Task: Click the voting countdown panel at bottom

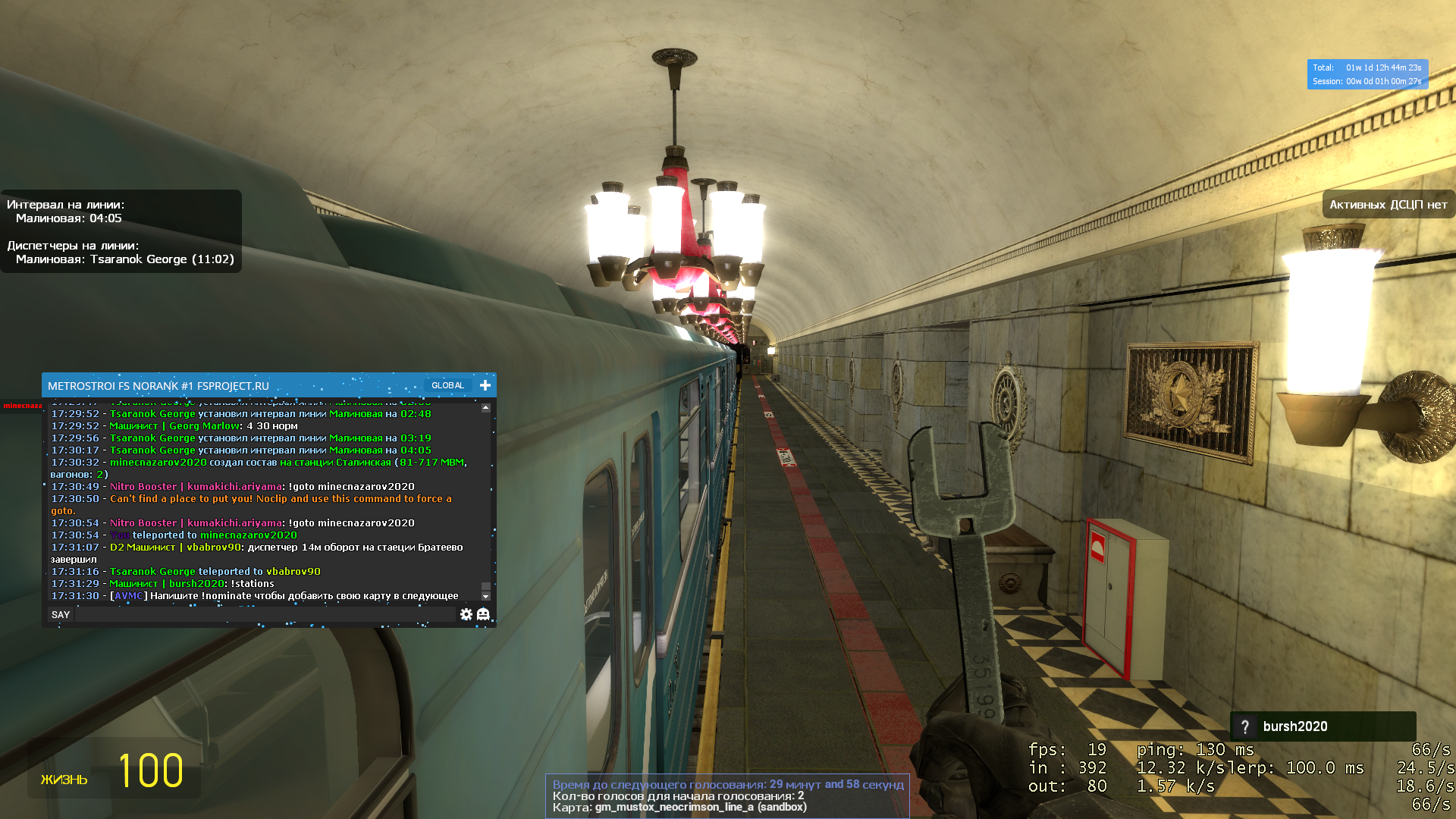Action: (x=726, y=784)
